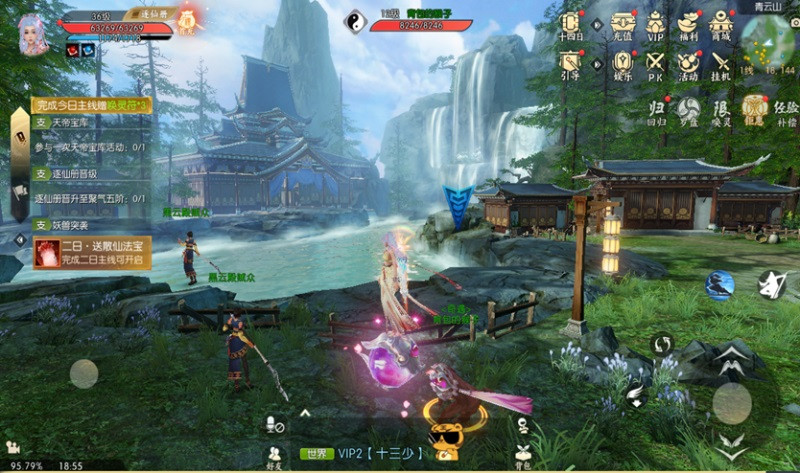Screen dimensions: 800x473
Task: Click the player character portrait
Action: click(x=33, y=33)
